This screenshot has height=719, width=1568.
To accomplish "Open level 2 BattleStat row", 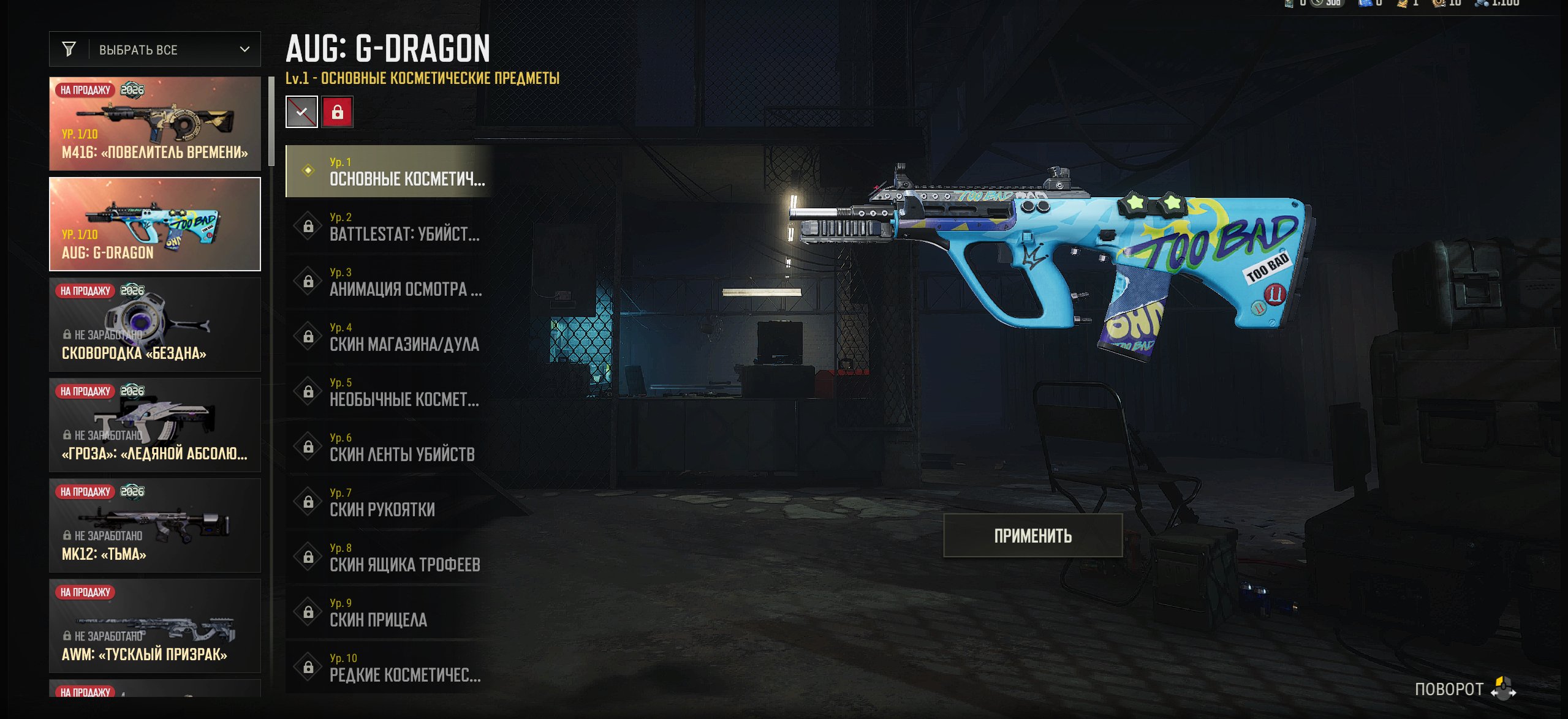I will (390, 227).
